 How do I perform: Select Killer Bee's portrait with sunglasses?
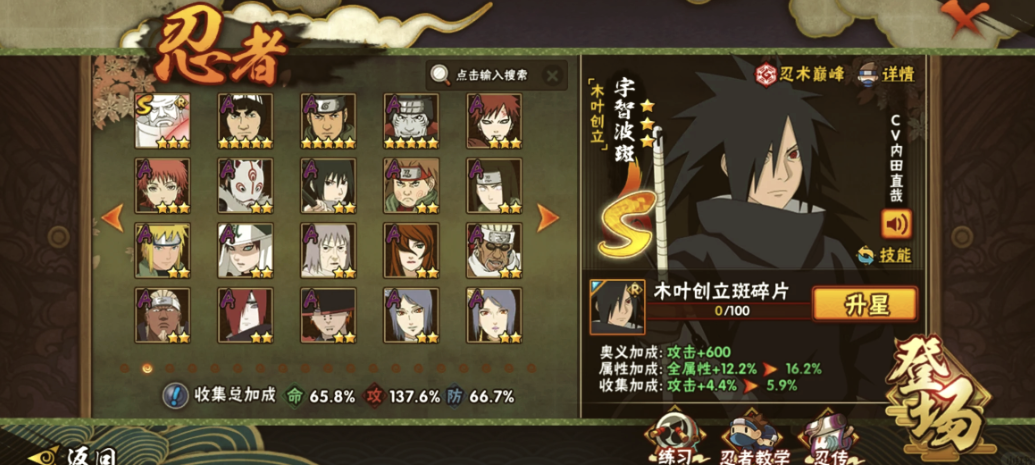click(x=493, y=250)
